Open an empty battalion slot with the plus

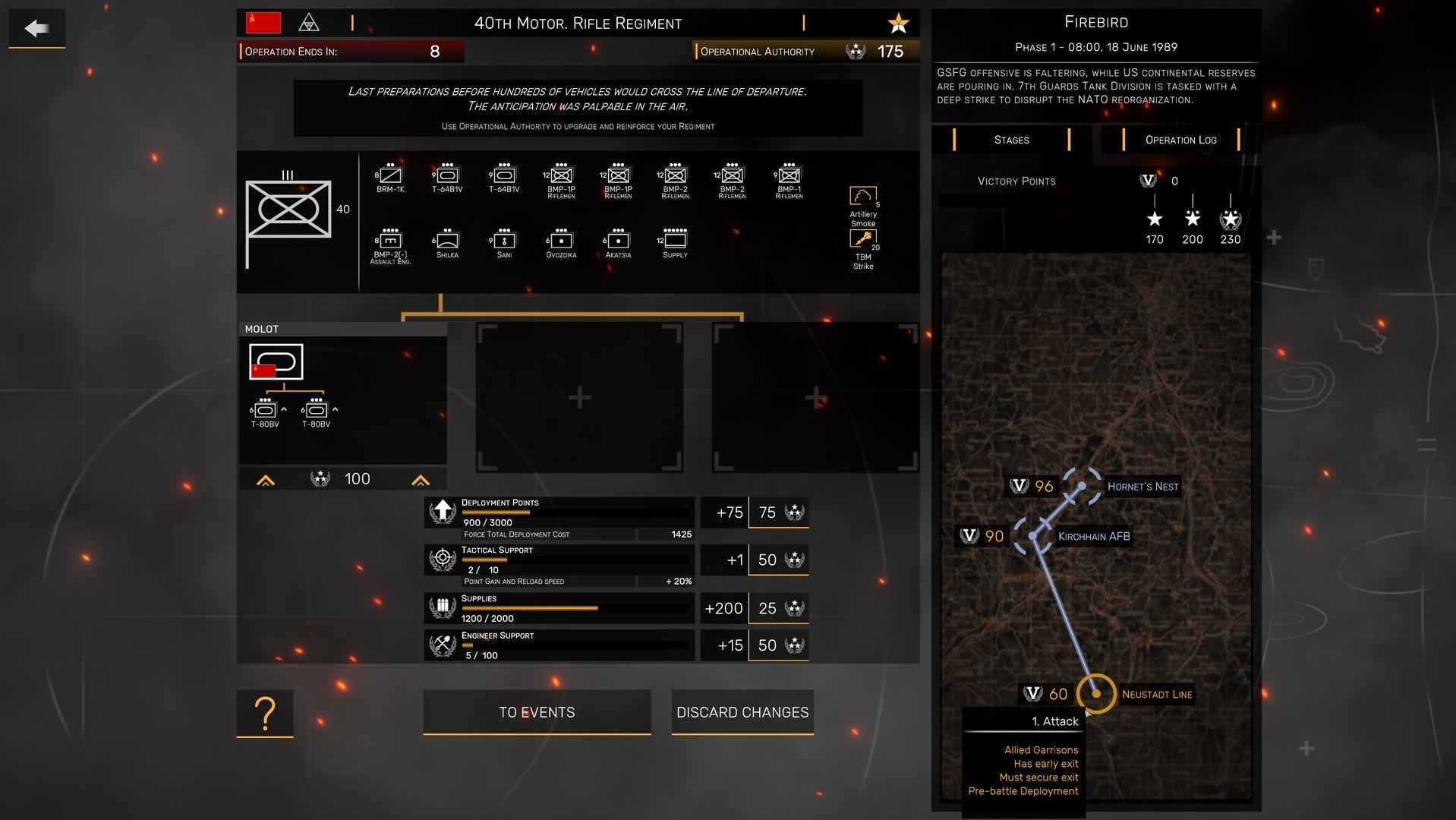[x=579, y=396]
